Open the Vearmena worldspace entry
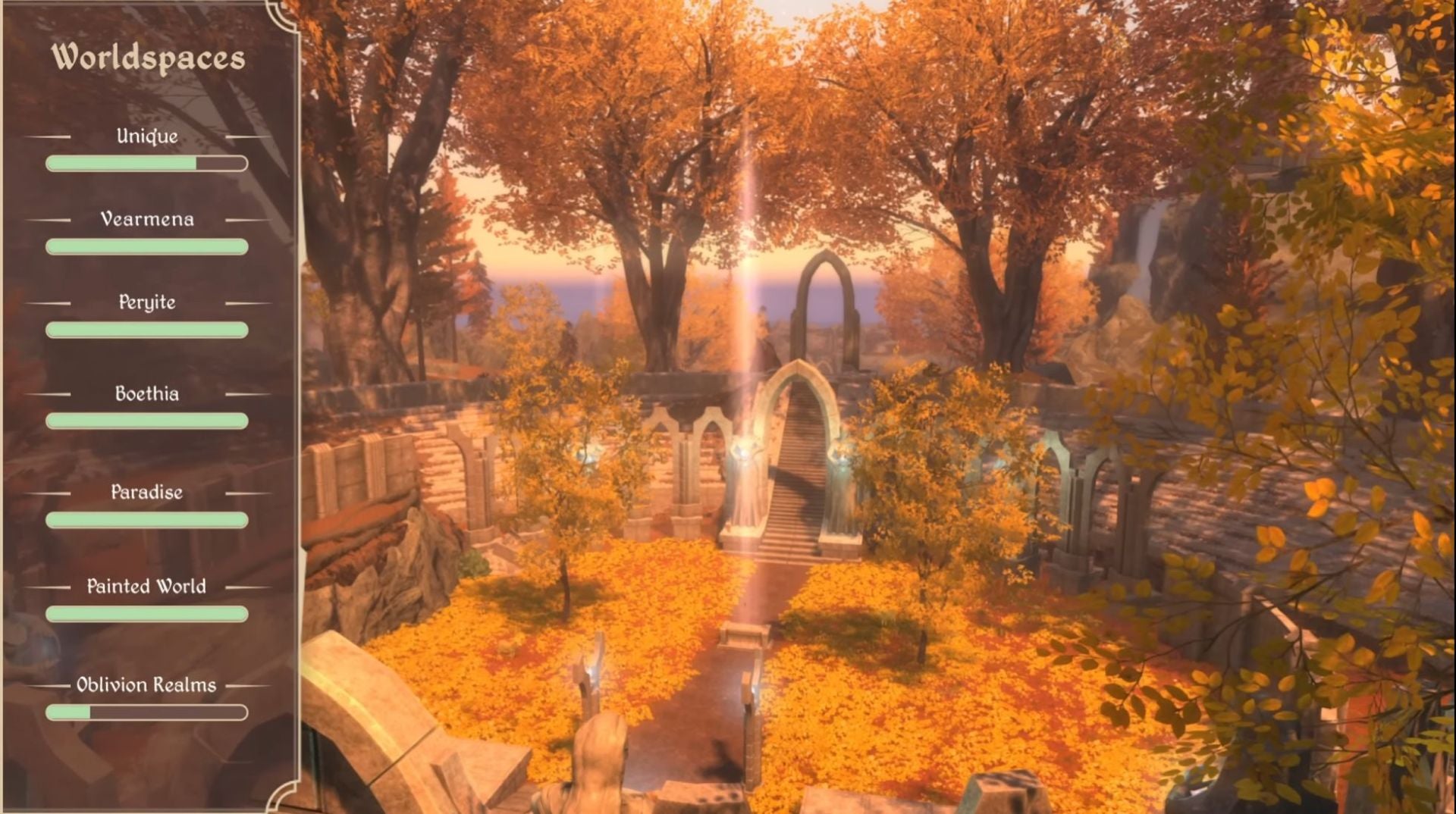 [x=146, y=219]
